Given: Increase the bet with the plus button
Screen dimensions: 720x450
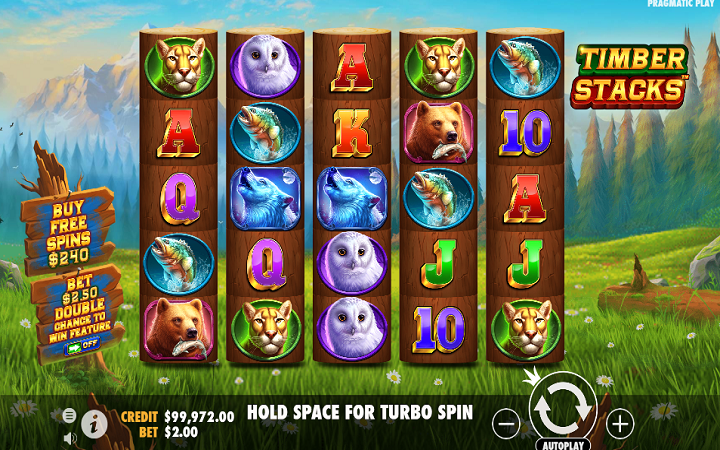Looking at the screenshot, I should [x=621, y=424].
